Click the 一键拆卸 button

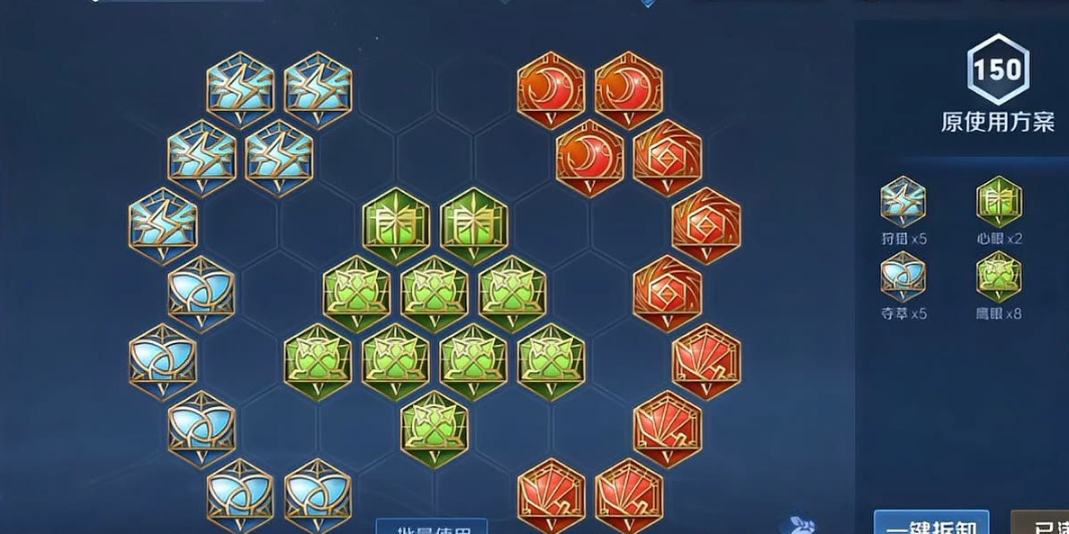[x=931, y=522]
